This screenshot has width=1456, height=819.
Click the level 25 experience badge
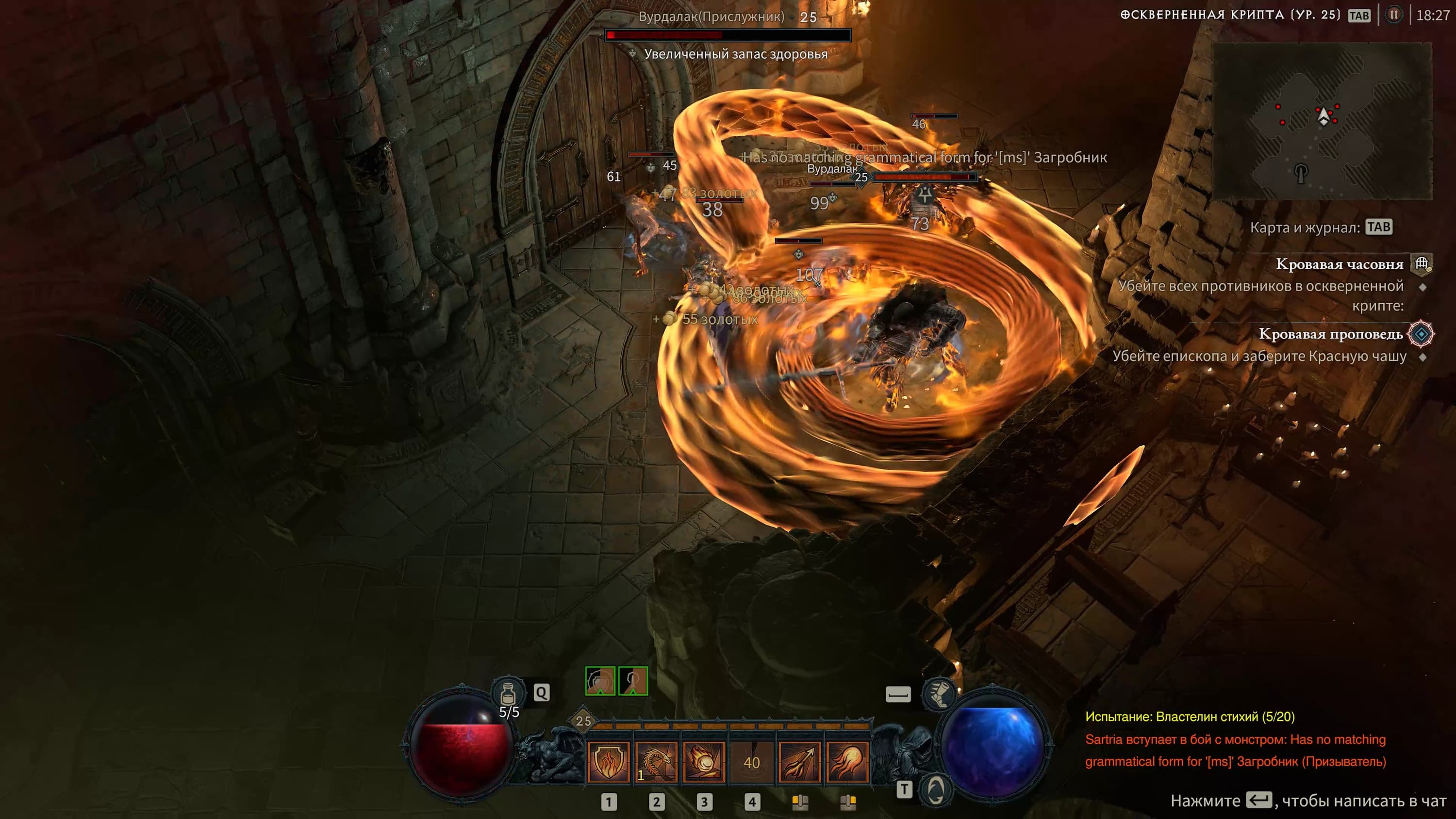pyautogui.click(x=583, y=721)
